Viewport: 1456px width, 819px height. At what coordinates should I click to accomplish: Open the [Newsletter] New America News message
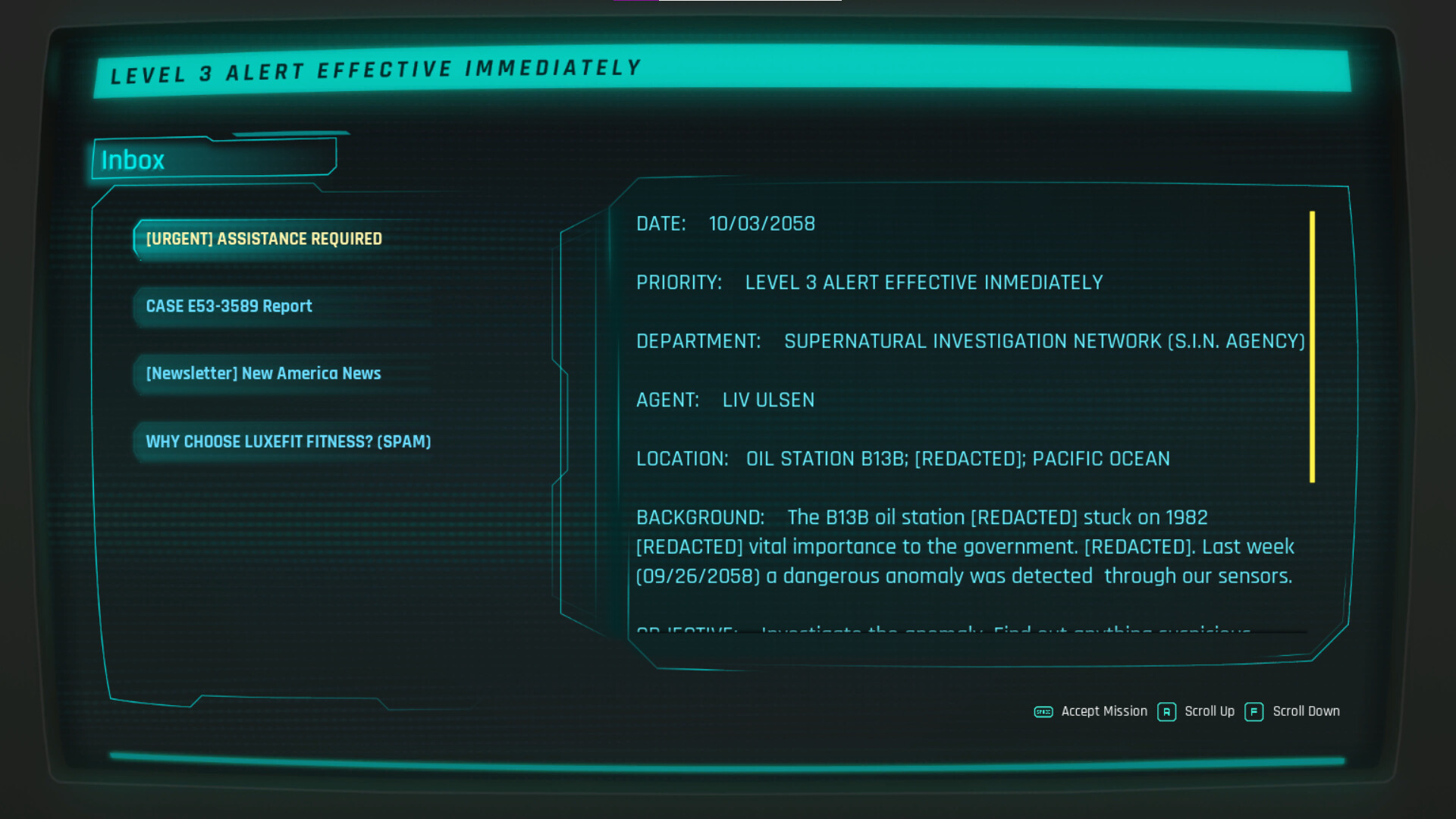(x=263, y=373)
